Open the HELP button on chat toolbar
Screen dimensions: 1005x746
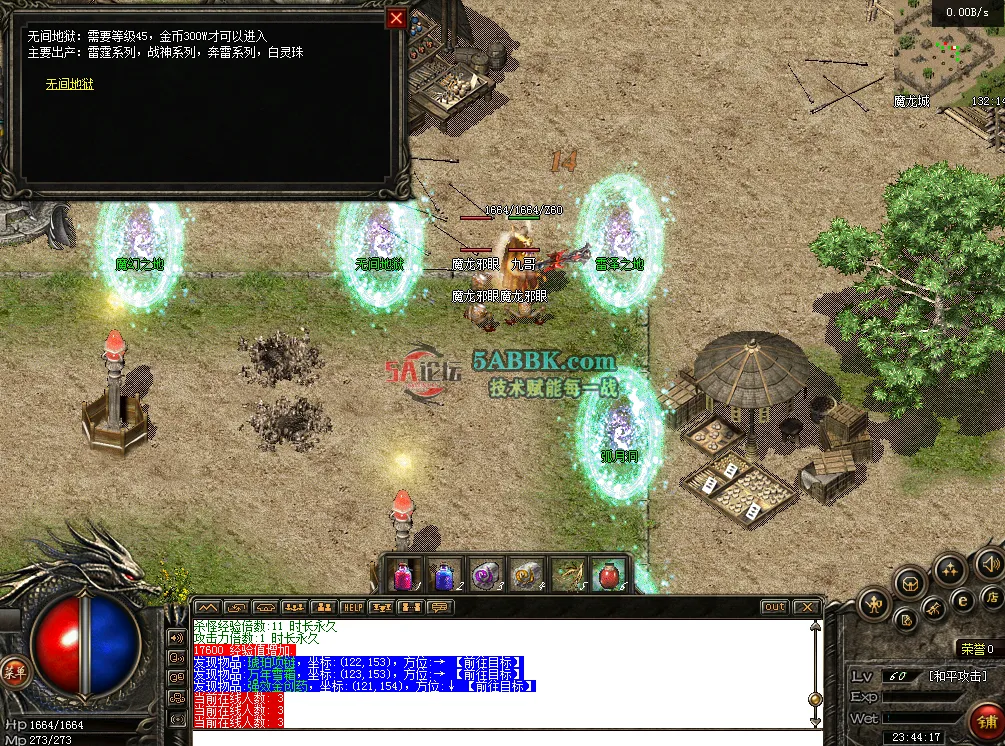click(352, 607)
